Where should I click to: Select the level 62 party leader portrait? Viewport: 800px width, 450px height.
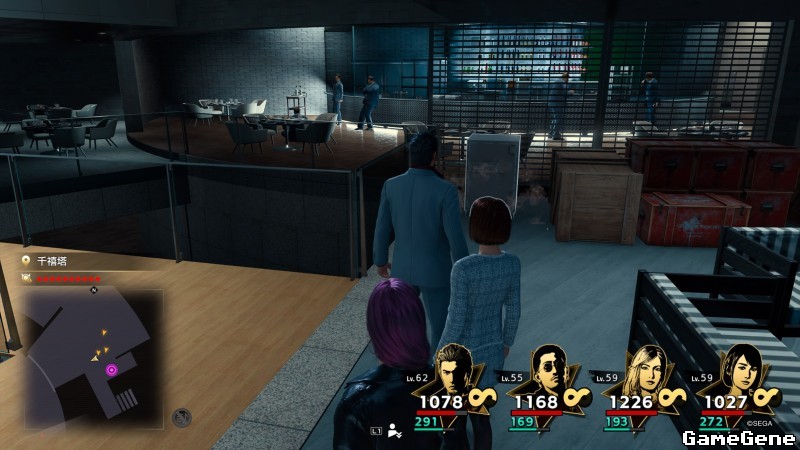pyautogui.click(x=457, y=370)
